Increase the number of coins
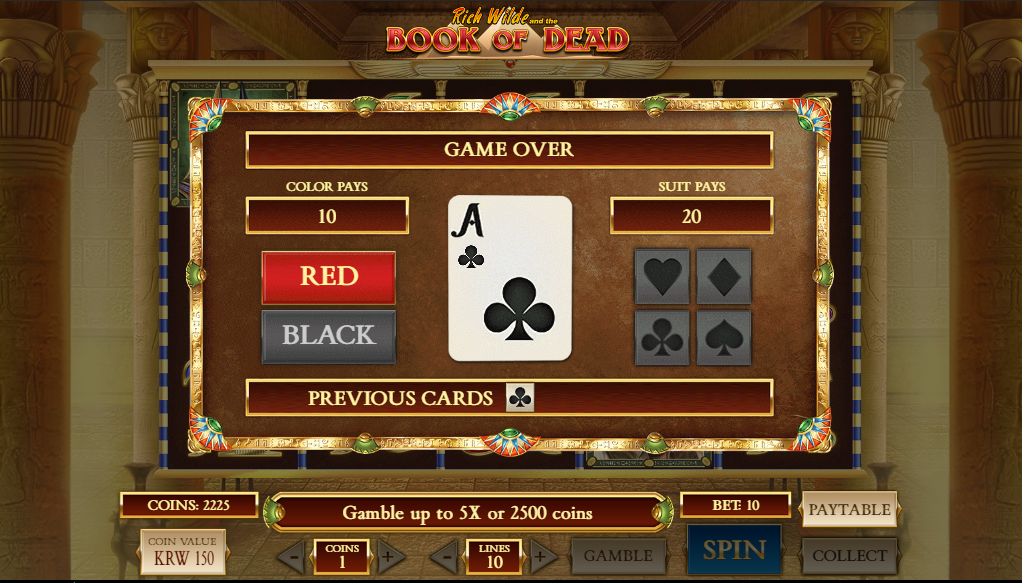The height and width of the screenshot is (583, 1022). (391, 556)
